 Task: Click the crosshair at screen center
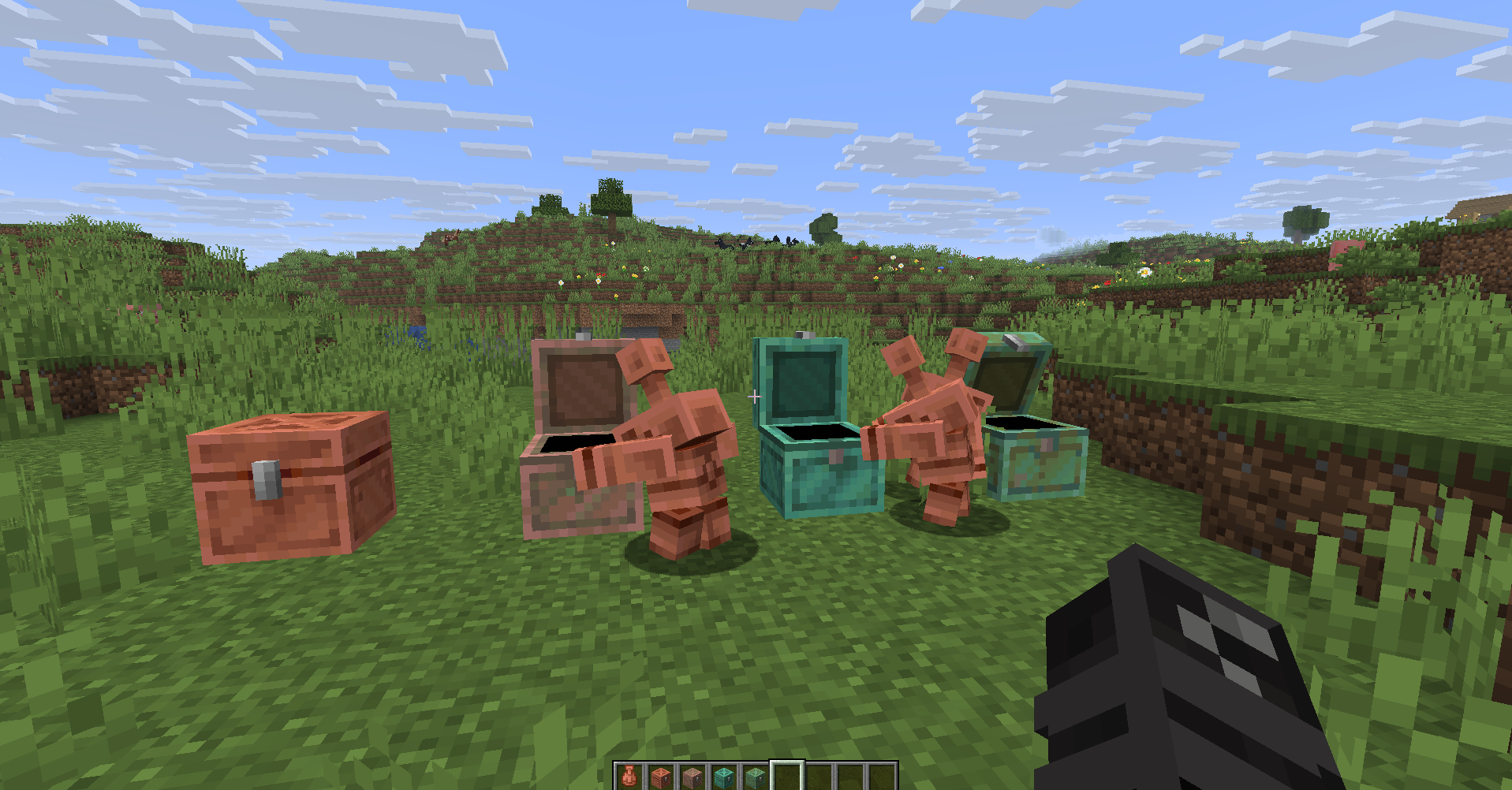755,397
